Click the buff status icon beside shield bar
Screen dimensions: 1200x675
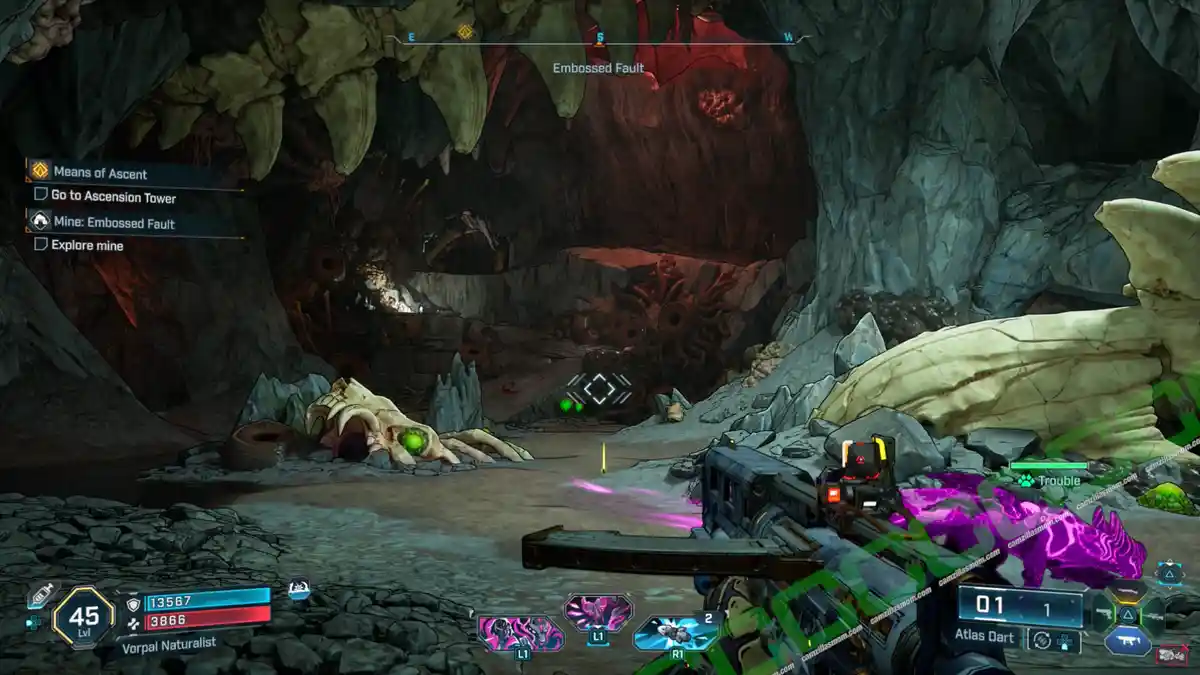(x=298, y=591)
